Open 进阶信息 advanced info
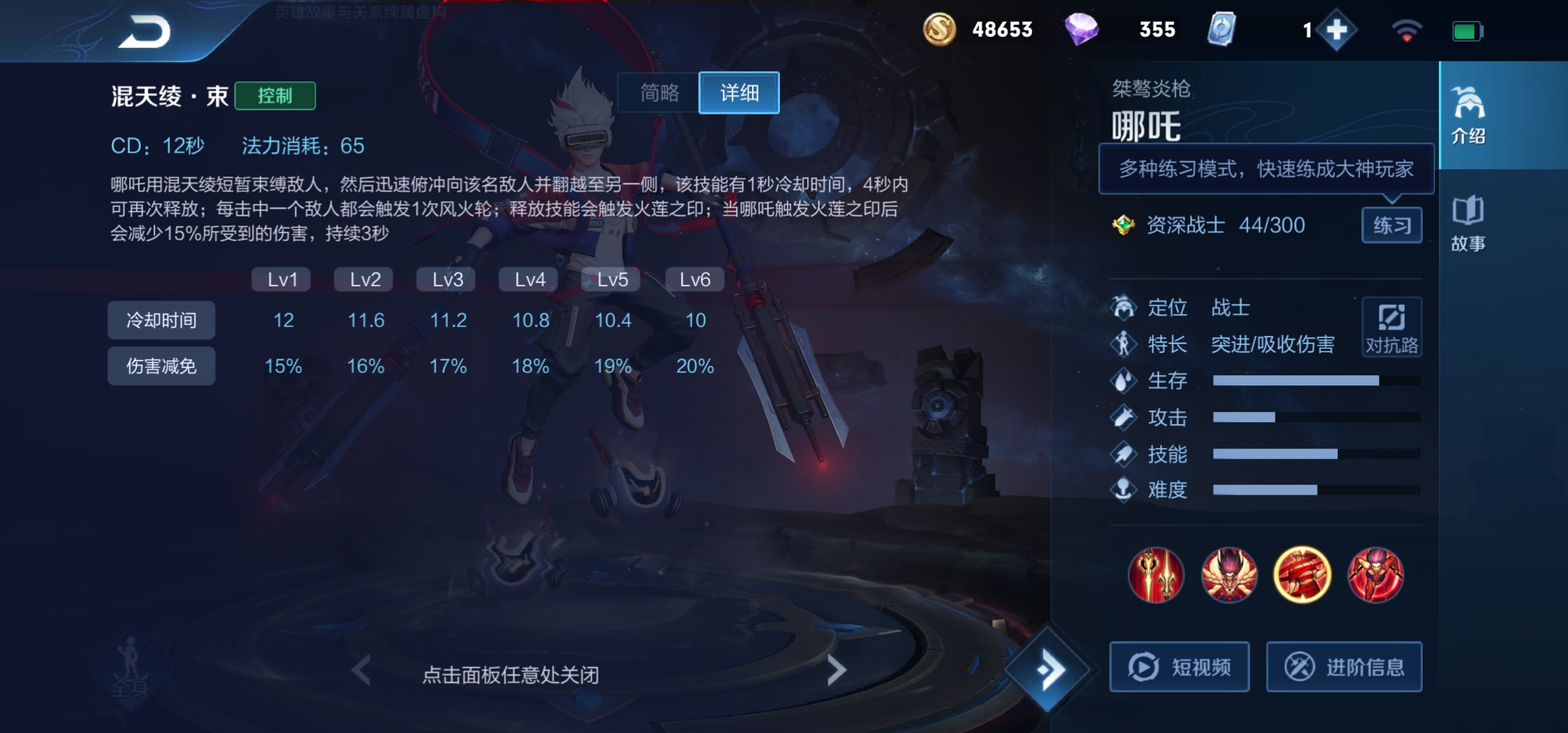The height and width of the screenshot is (733, 1568). coord(1344,666)
